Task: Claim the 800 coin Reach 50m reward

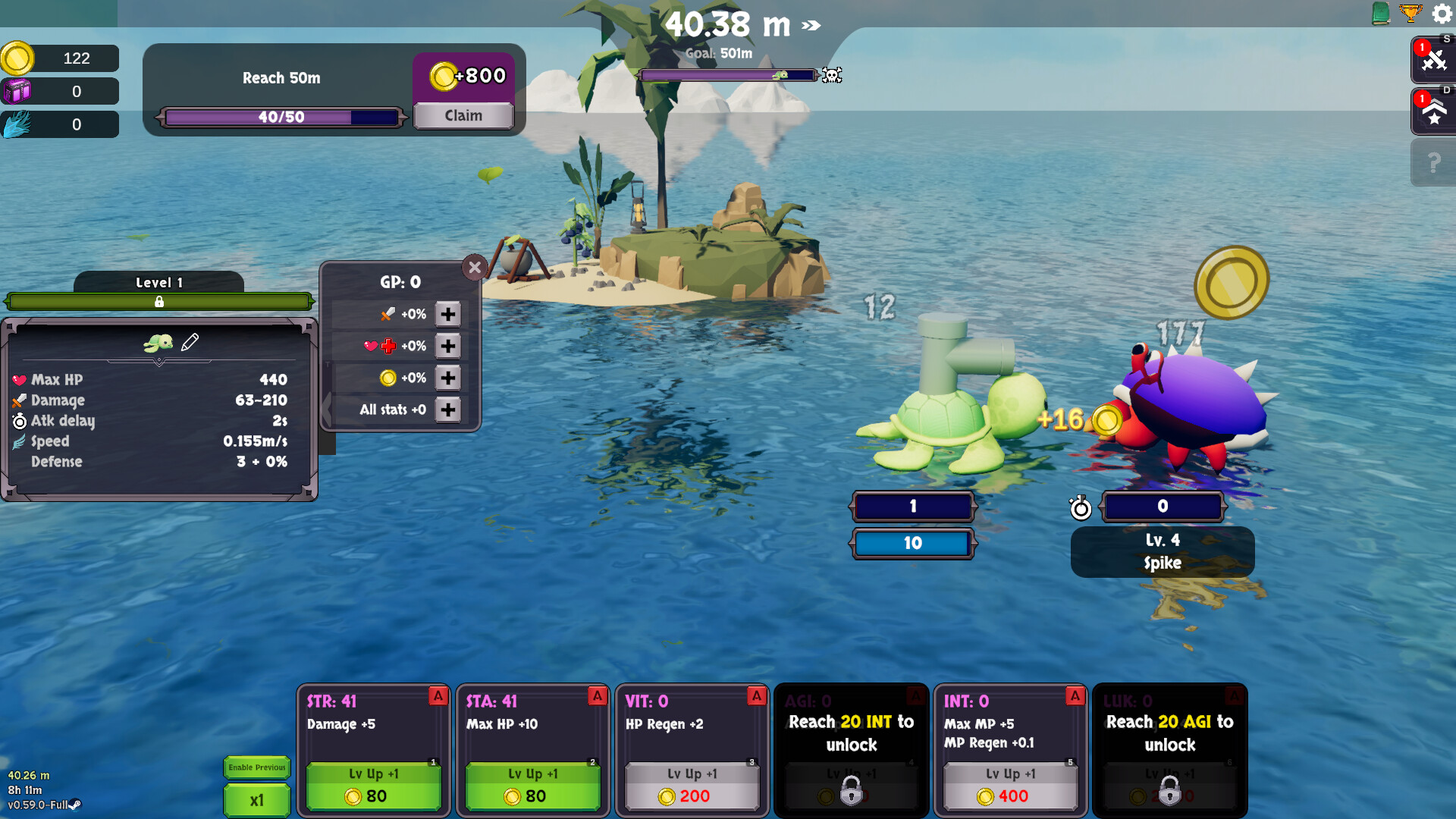Action: (463, 115)
